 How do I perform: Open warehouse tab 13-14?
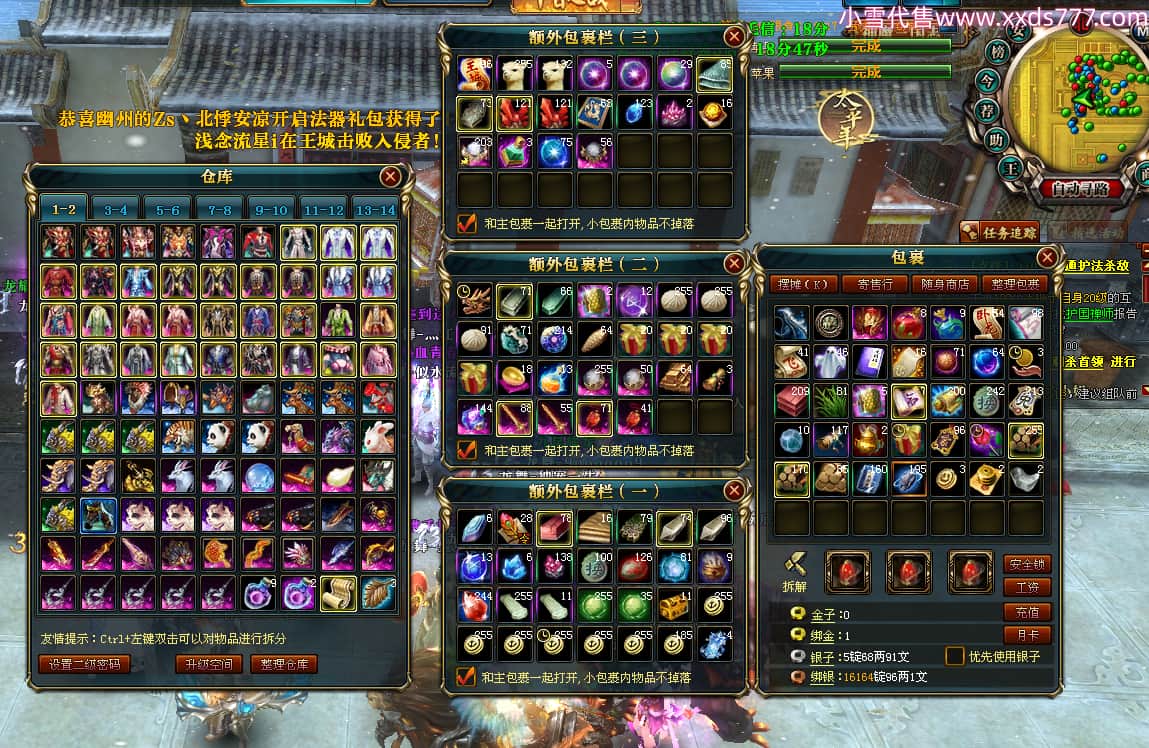(x=376, y=210)
